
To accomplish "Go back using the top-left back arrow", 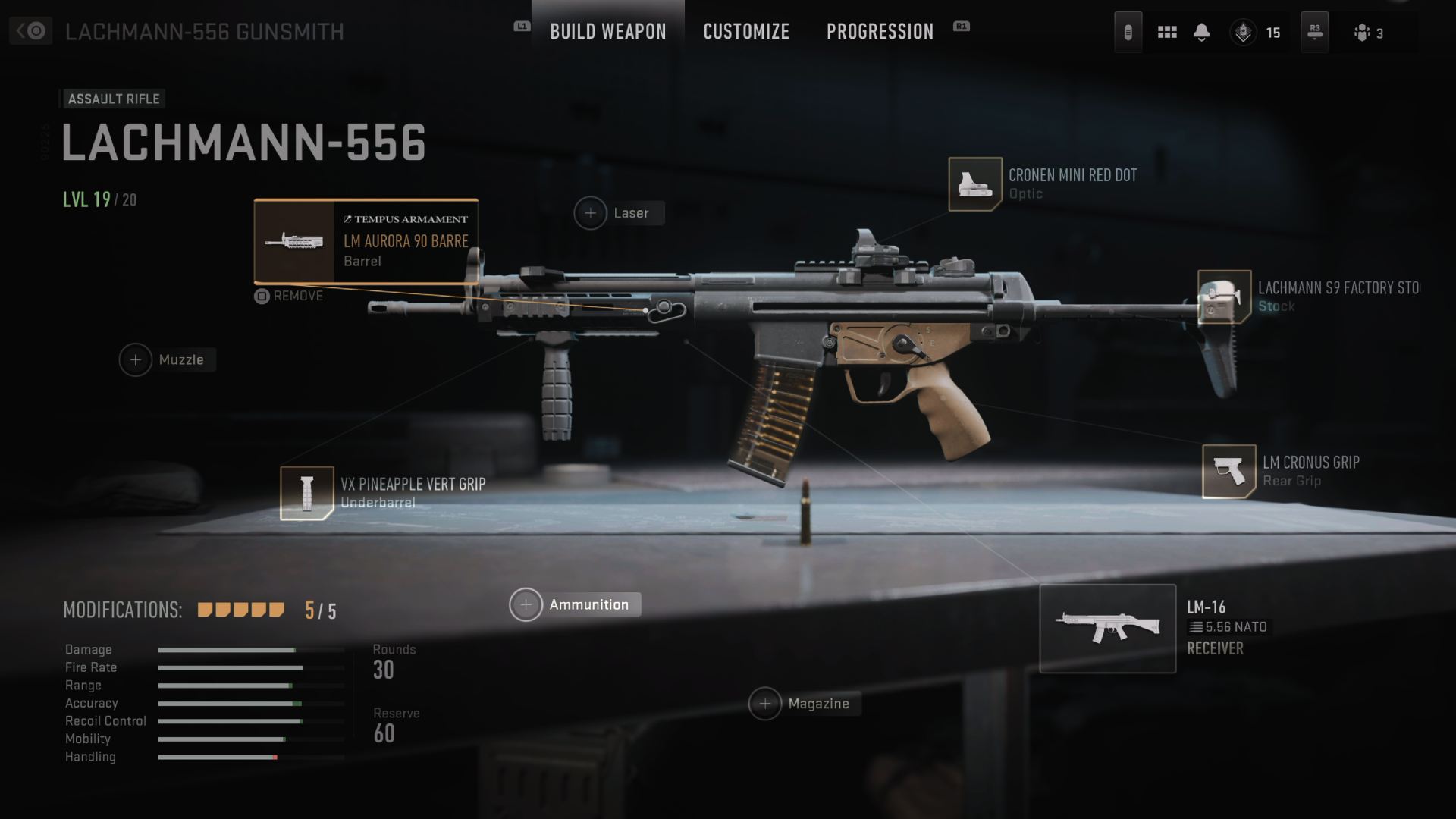I will pos(30,31).
